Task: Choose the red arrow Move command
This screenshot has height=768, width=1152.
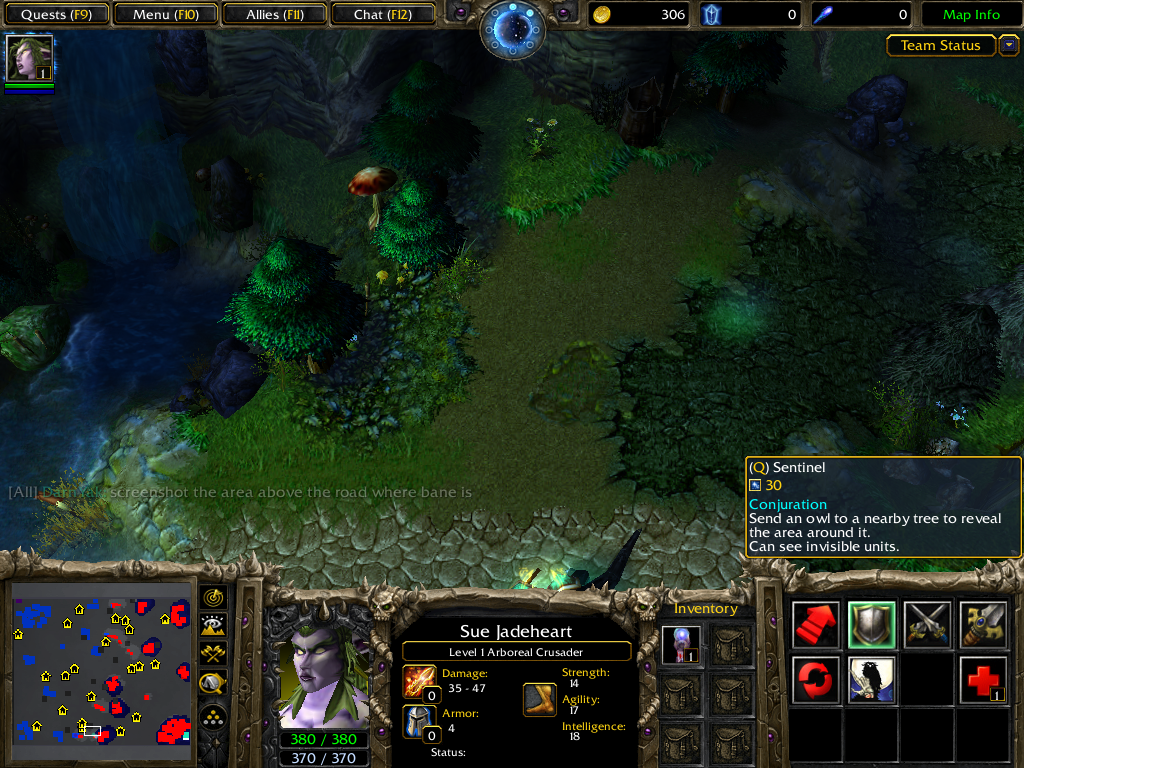Action: point(816,626)
